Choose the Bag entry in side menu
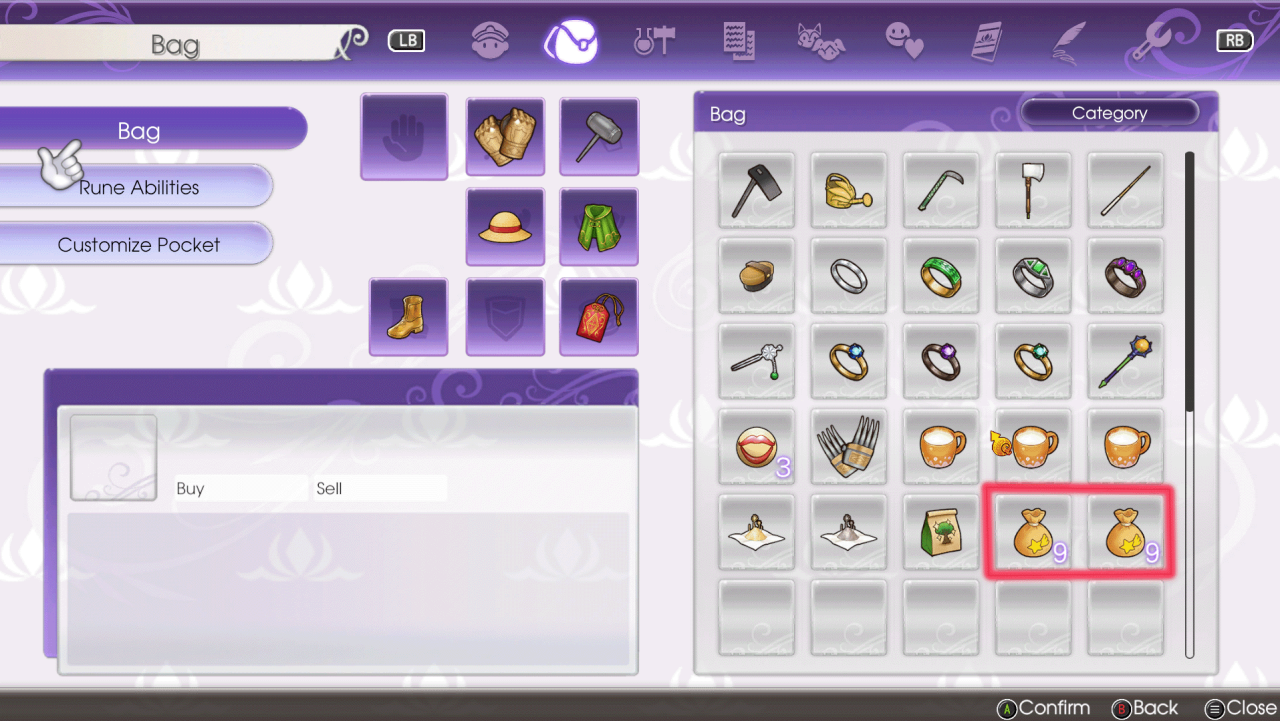The width and height of the screenshot is (1280, 721). [139, 131]
